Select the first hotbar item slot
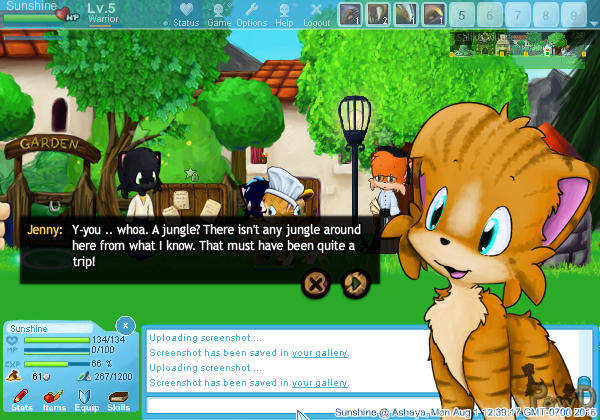Viewport: 600px width, 420px height. tap(350, 14)
